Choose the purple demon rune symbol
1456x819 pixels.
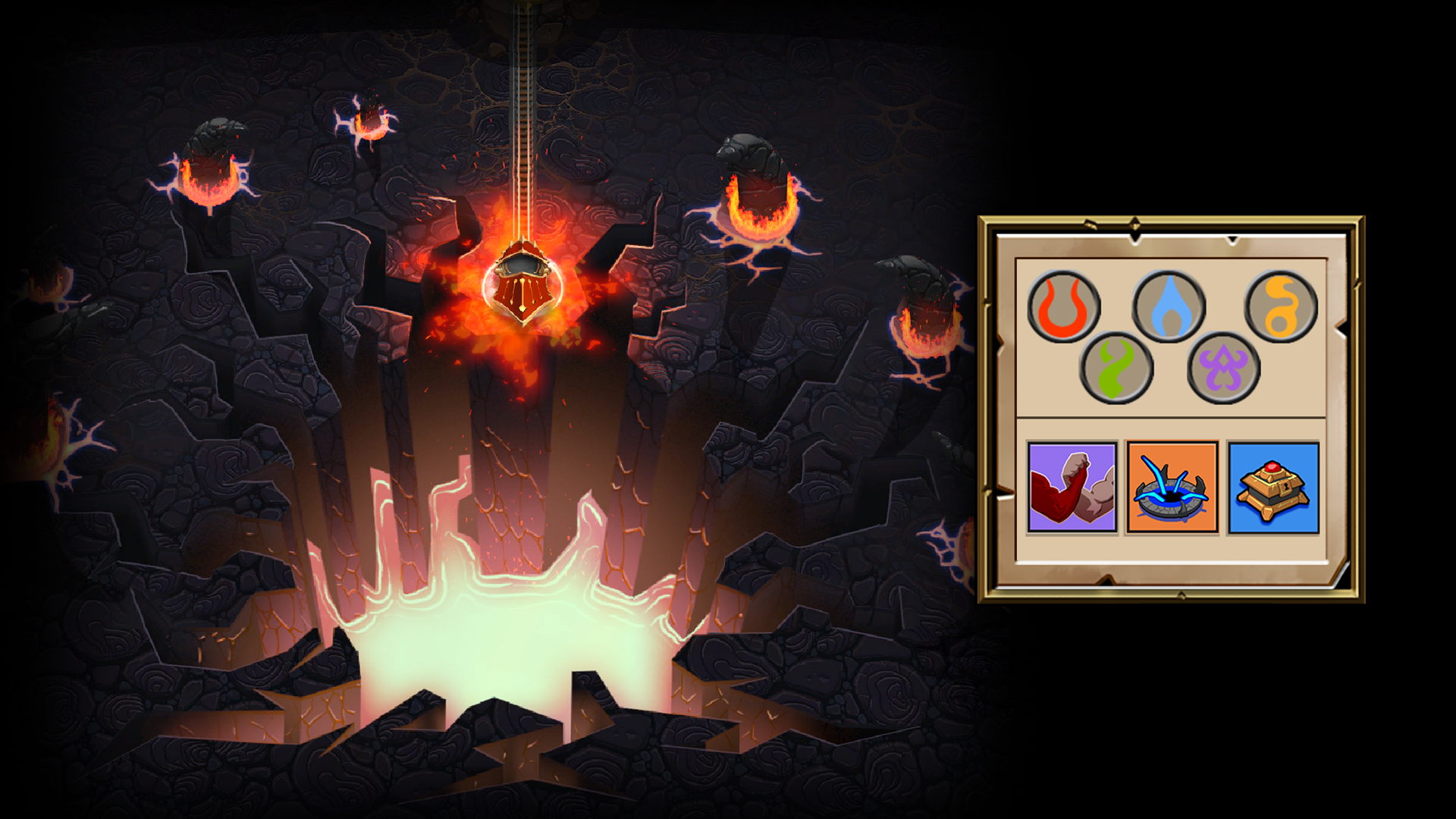pyautogui.click(x=1223, y=369)
